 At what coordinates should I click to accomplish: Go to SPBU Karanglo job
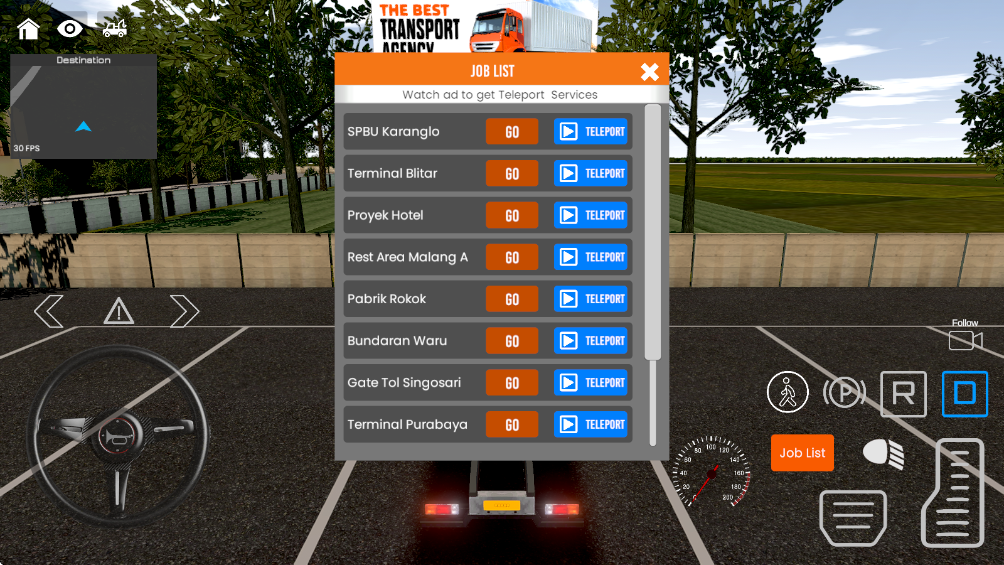512,132
